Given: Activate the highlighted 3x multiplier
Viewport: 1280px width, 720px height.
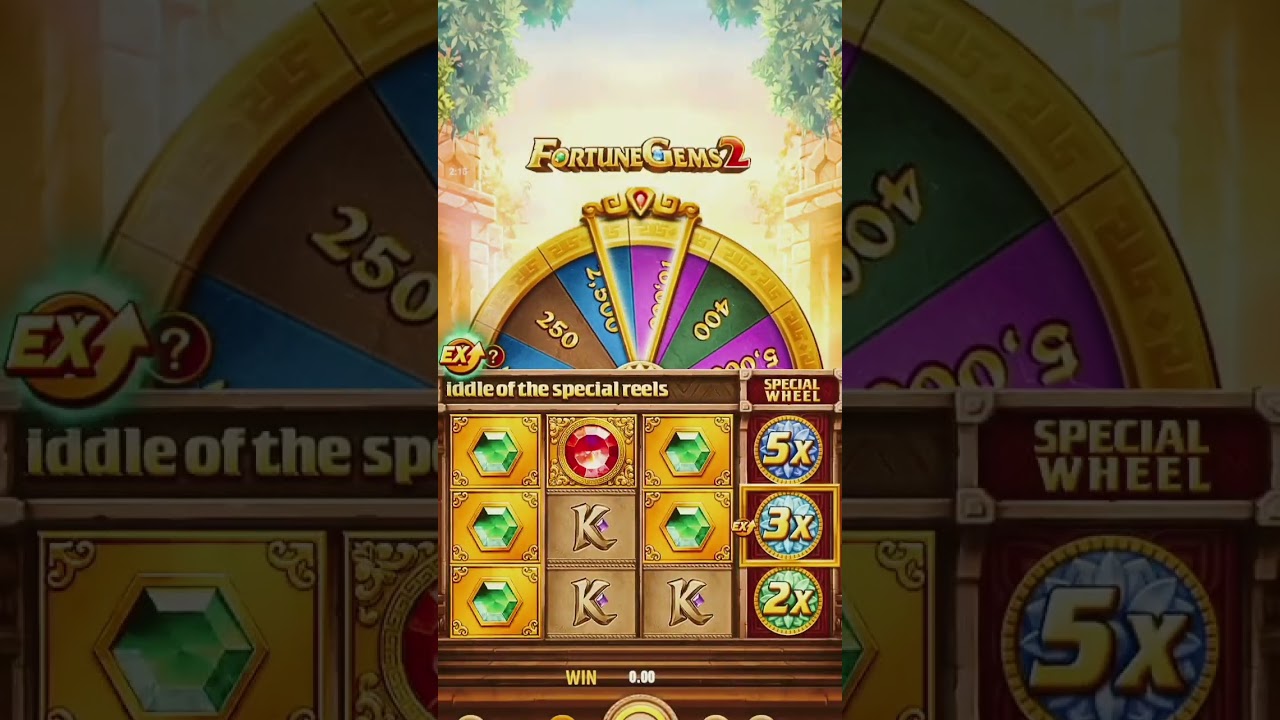Looking at the screenshot, I should pos(789,525).
